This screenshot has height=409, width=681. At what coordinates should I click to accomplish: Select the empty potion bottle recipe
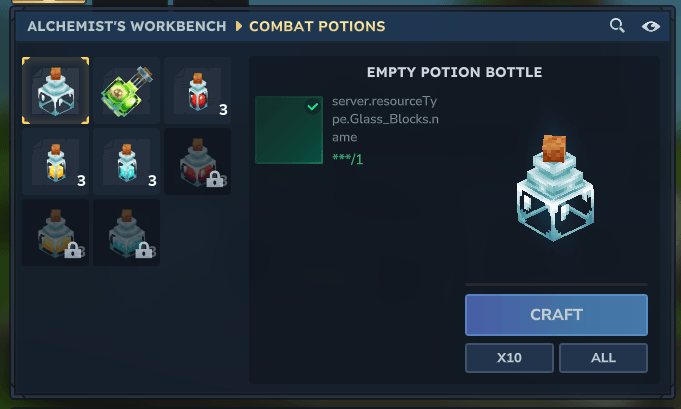[x=56, y=91]
